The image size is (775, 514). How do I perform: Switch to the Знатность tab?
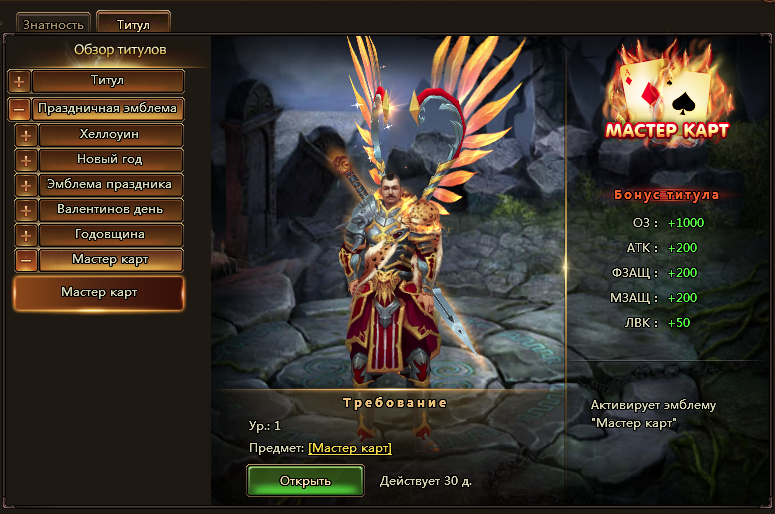(52, 23)
